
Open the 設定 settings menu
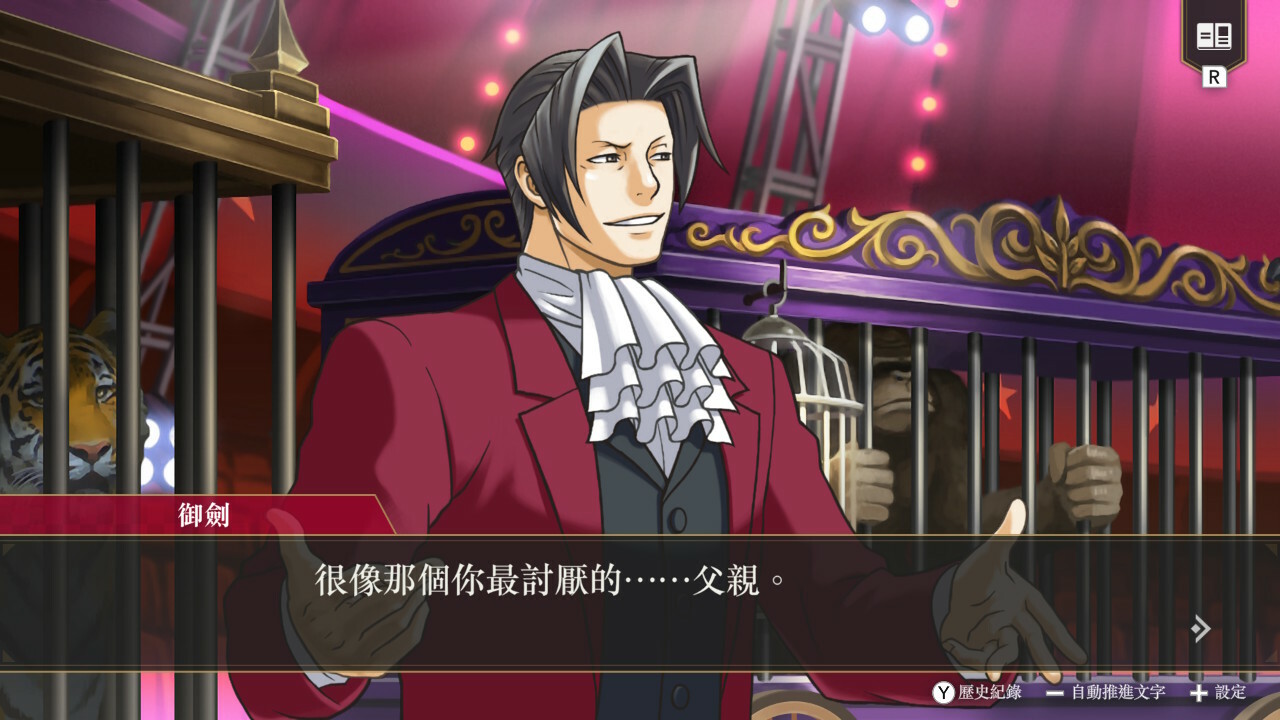1219,692
